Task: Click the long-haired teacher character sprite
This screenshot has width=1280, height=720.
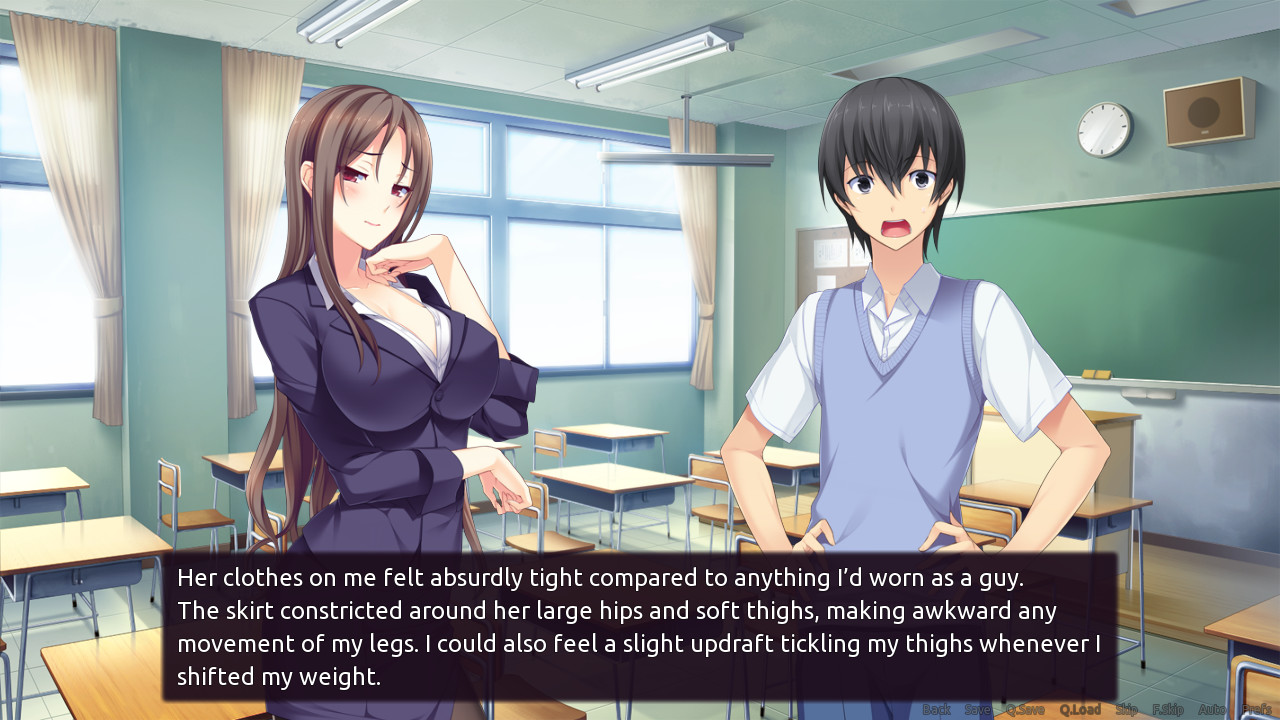Action: [380, 300]
